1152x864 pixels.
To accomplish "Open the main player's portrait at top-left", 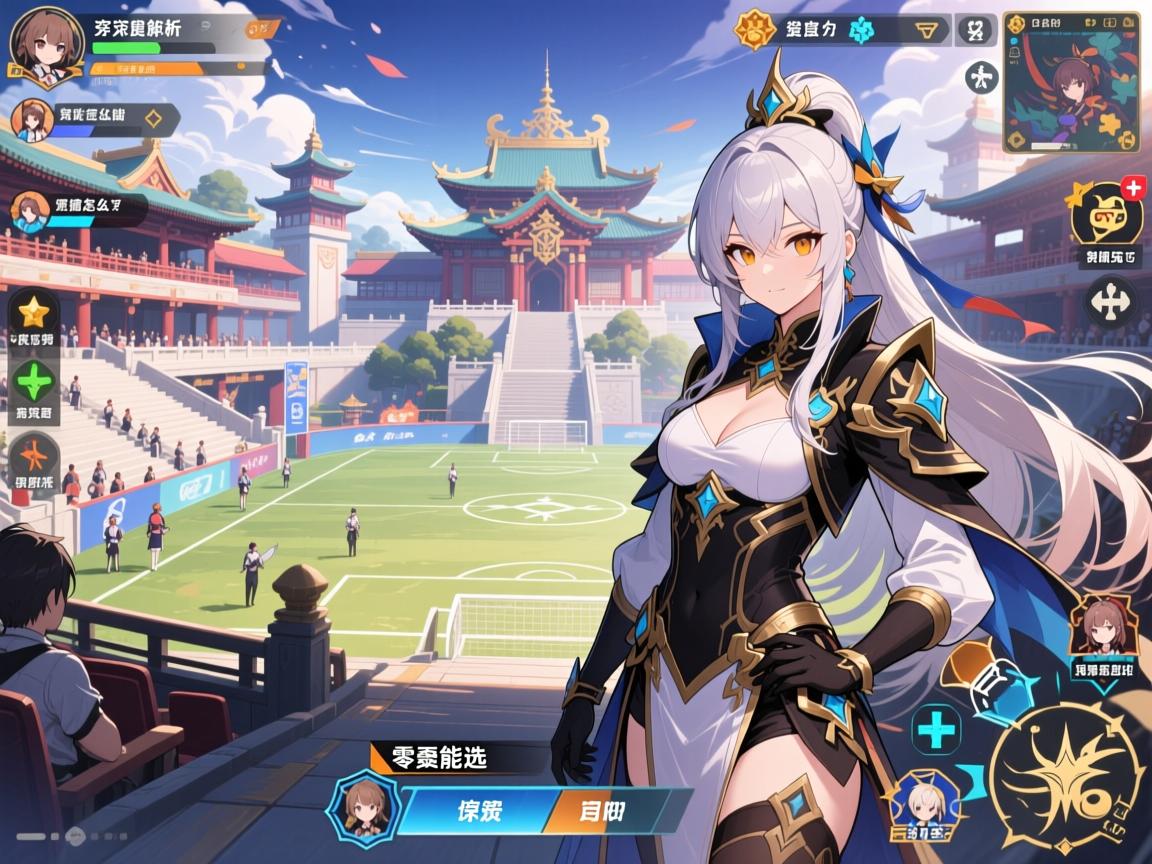I will point(45,42).
